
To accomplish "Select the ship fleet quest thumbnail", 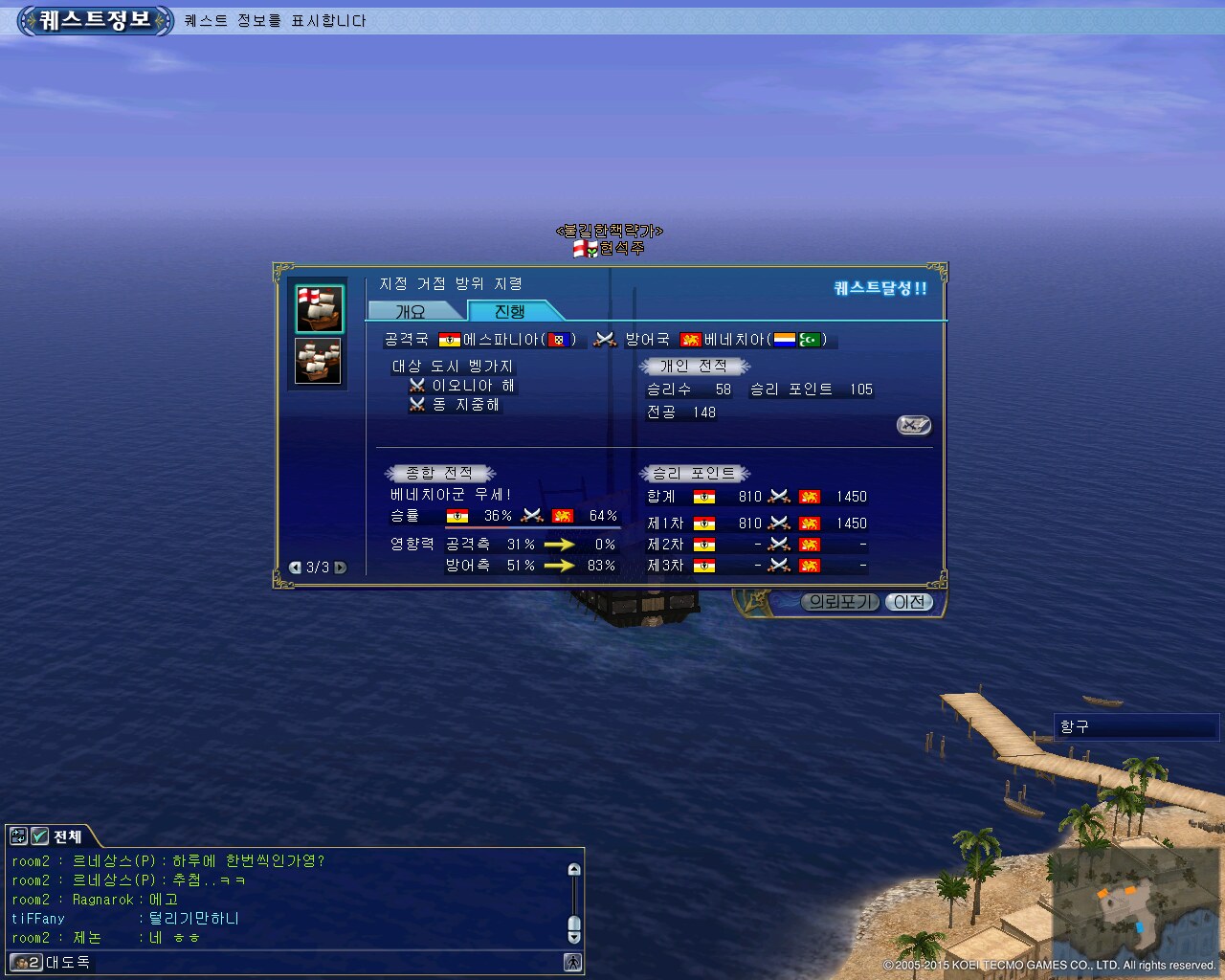I will tap(319, 360).
